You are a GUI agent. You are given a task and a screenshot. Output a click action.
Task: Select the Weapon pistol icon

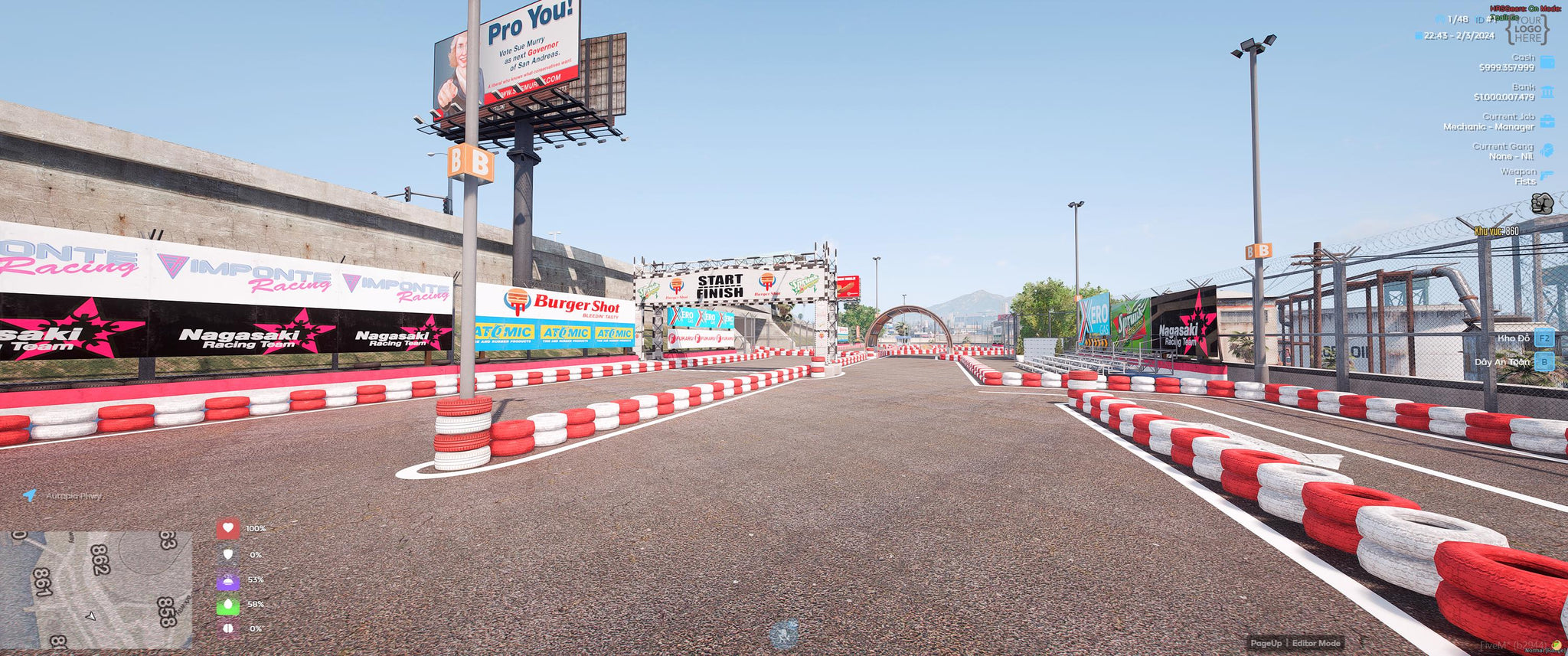[x=1547, y=177]
